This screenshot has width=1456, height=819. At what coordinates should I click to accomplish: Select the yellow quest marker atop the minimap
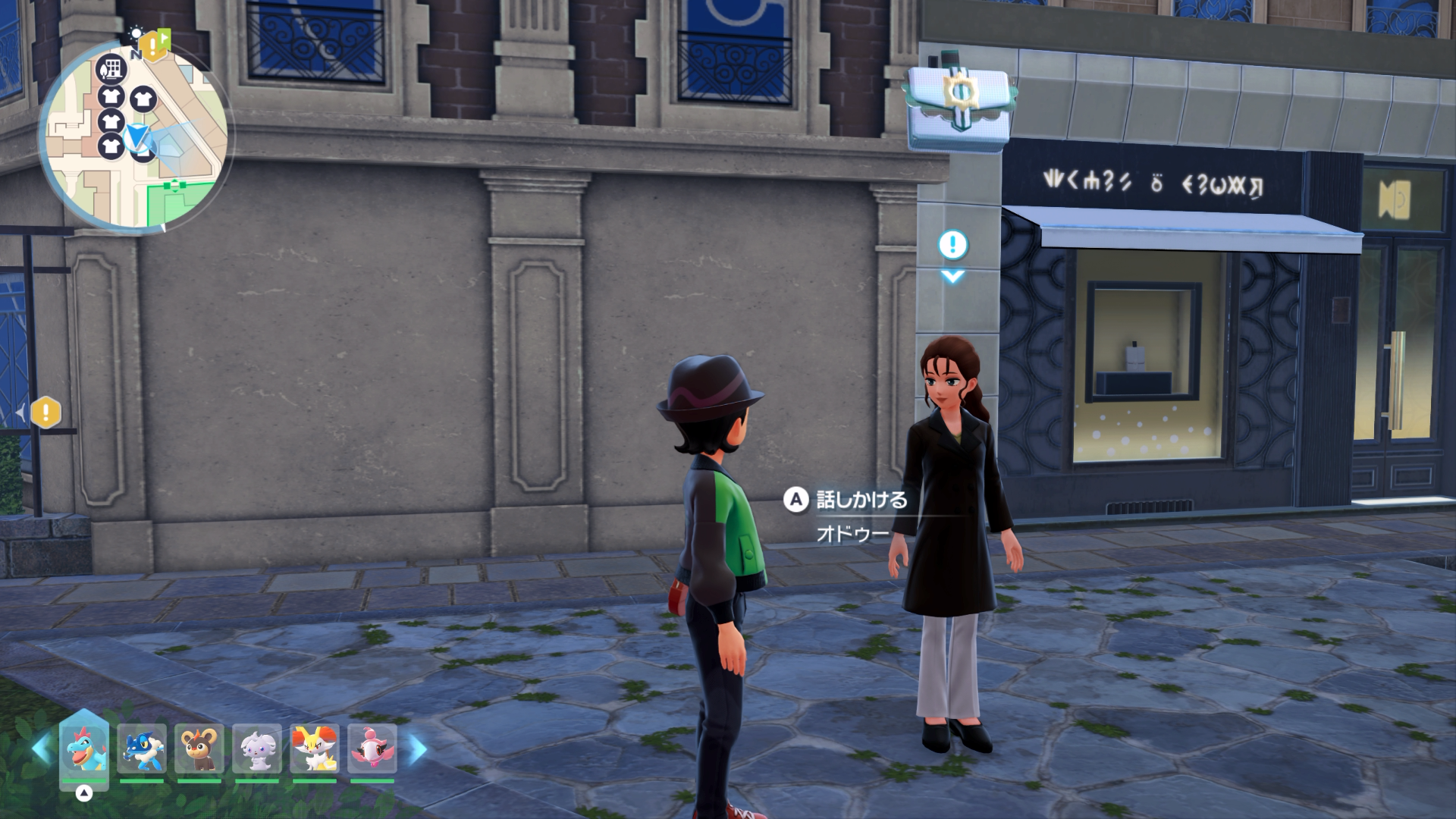[153, 47]
